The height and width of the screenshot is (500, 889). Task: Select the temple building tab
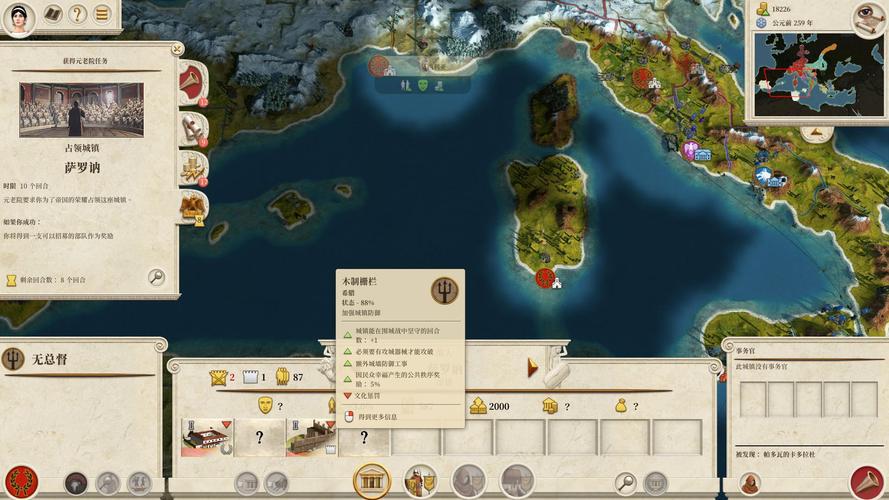(x=371, y=481)
